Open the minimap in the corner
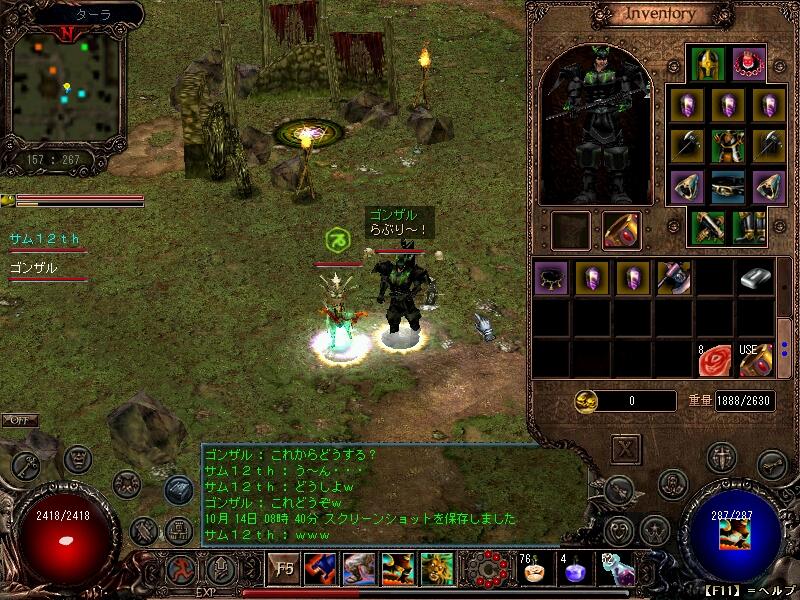 pos(64,88)
